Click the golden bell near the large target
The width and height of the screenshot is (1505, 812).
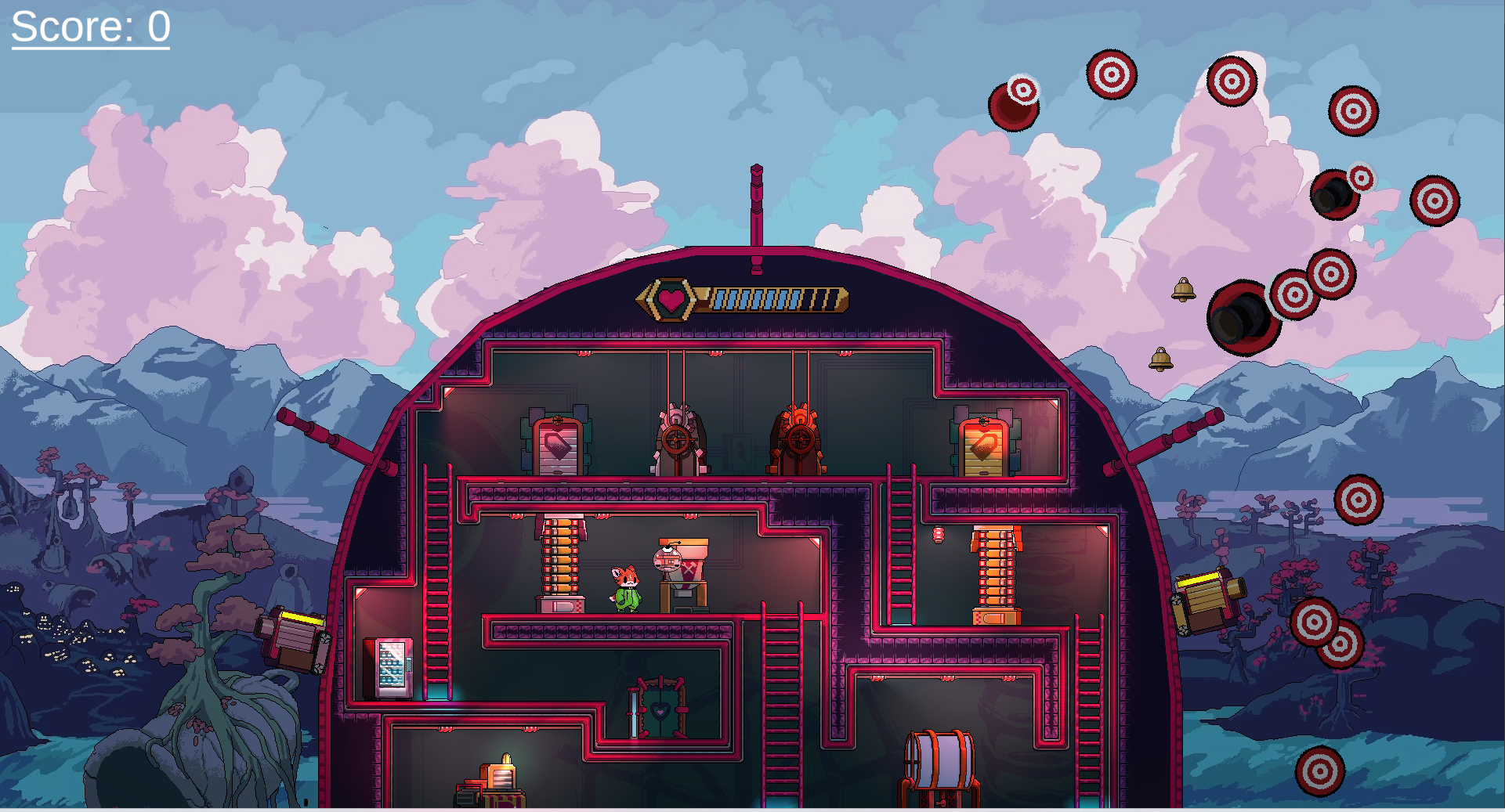(x=1183, y=290)
